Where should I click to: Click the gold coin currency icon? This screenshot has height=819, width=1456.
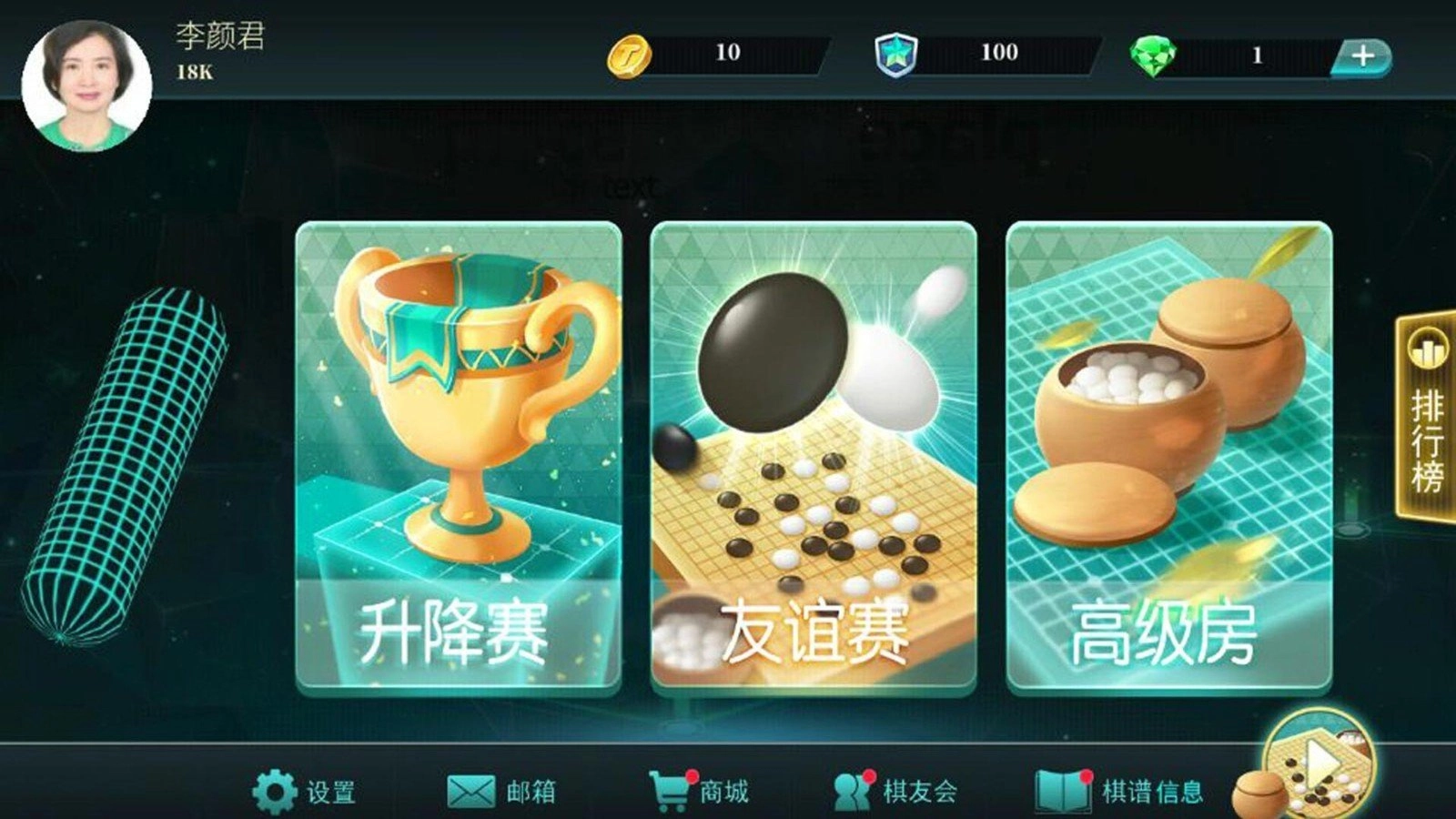[629, 52]
